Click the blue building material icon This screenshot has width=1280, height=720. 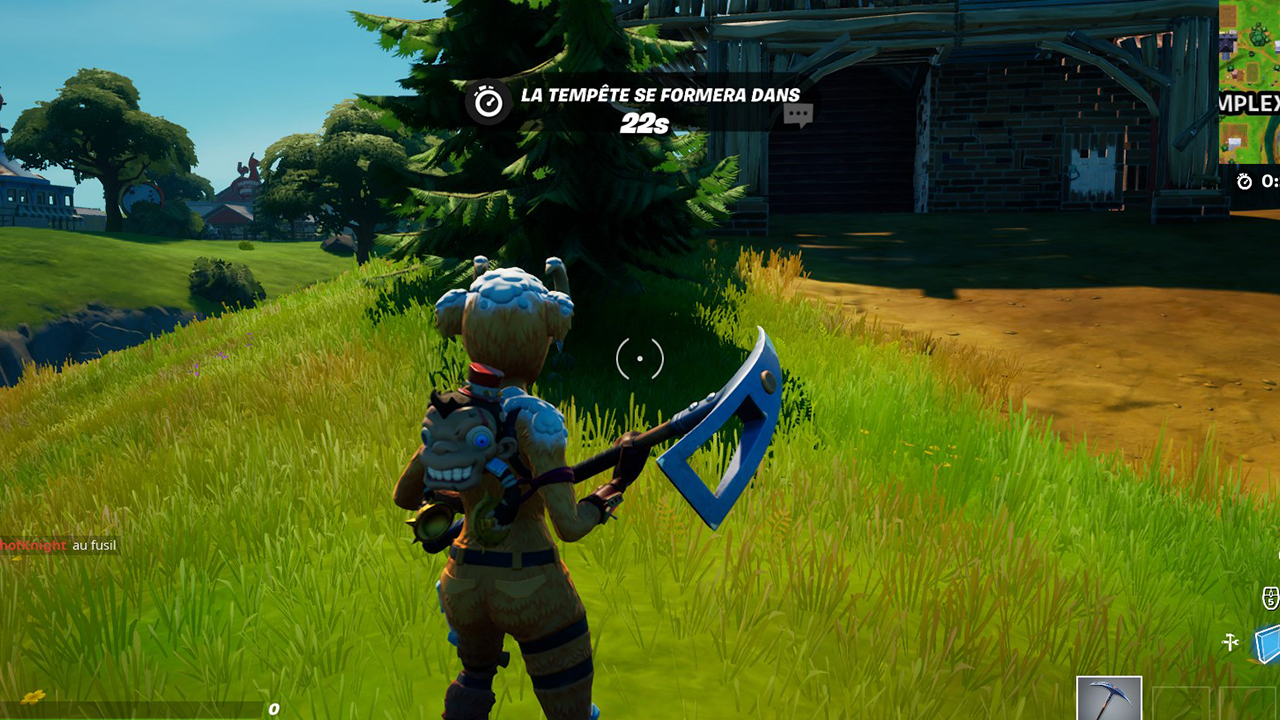click(1267, 645)
